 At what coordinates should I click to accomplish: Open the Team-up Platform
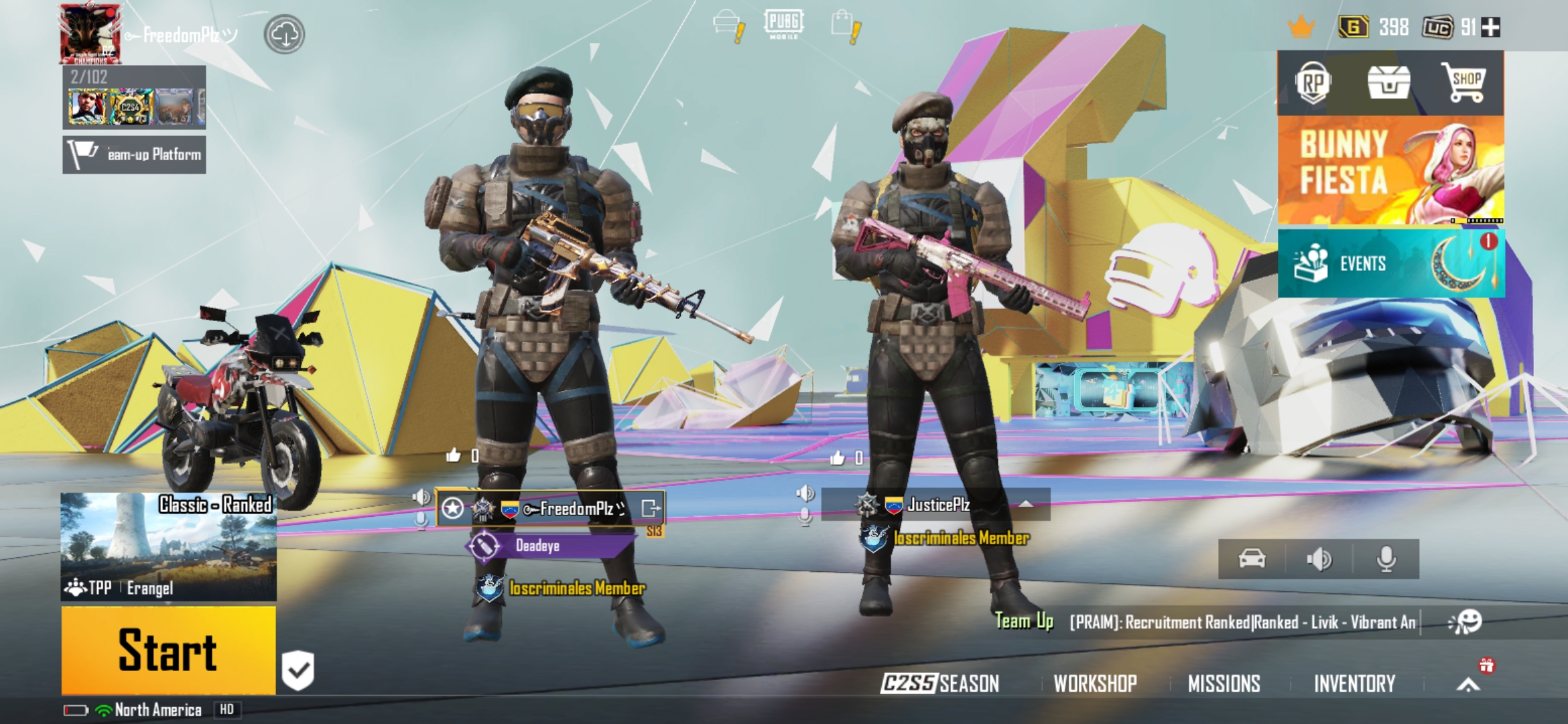pos(133,154)
